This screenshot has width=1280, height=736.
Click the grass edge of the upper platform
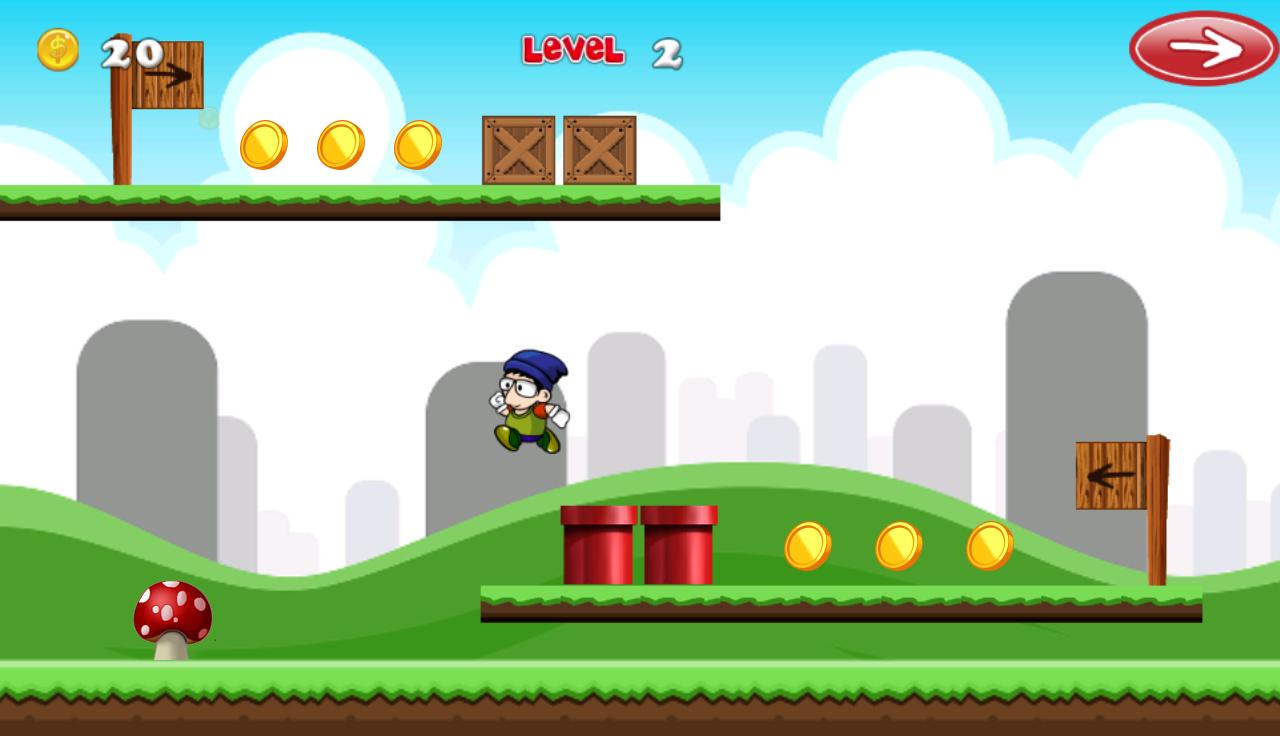click(360, 193)
